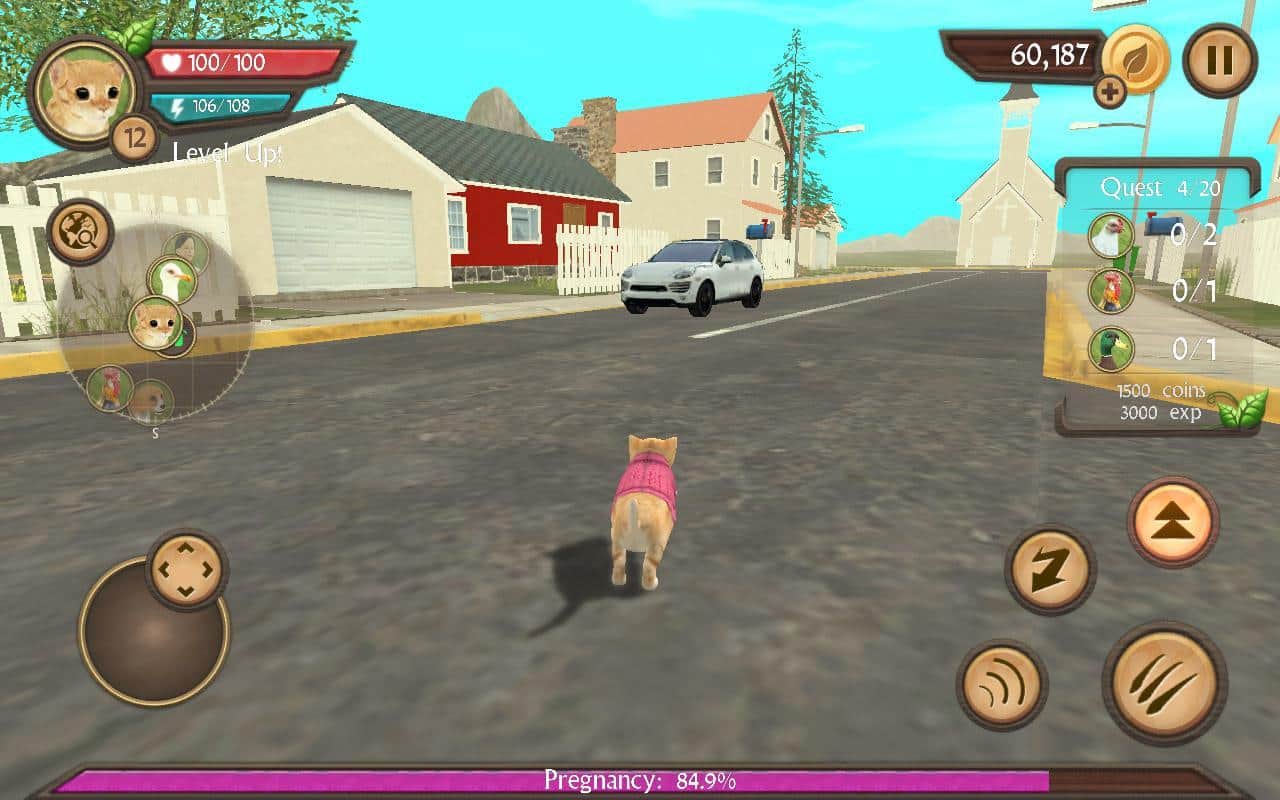Open the Quest tracker panel
This screenshot has height=800, width=1280.
pyautogui.click(x=1159, y=187)
